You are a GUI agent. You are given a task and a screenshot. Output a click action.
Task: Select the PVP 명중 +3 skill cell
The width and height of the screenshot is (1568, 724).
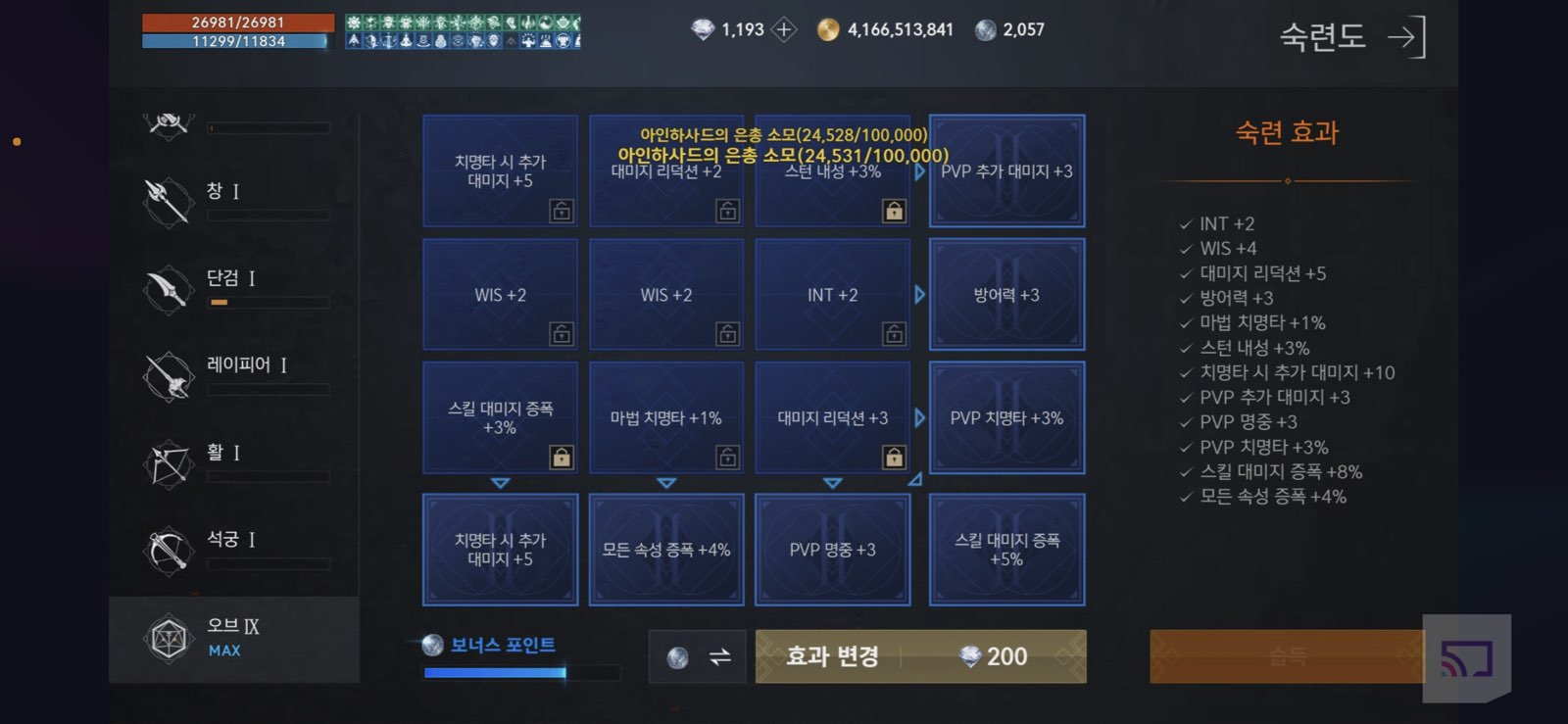pos(834,550)
